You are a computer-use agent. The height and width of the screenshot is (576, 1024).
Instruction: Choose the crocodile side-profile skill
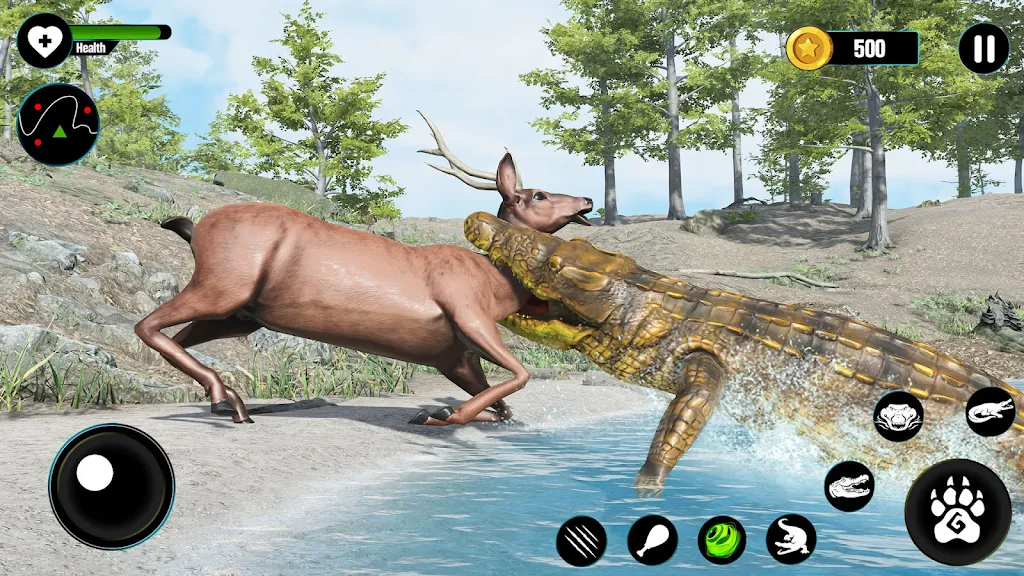click(x=990, y=412)
